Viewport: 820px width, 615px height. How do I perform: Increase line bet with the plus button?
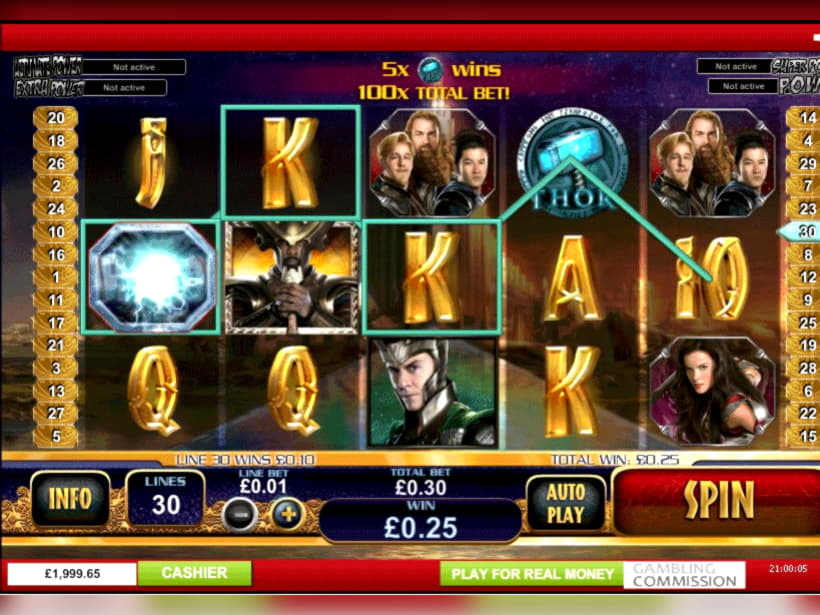[x=286, y=515]
